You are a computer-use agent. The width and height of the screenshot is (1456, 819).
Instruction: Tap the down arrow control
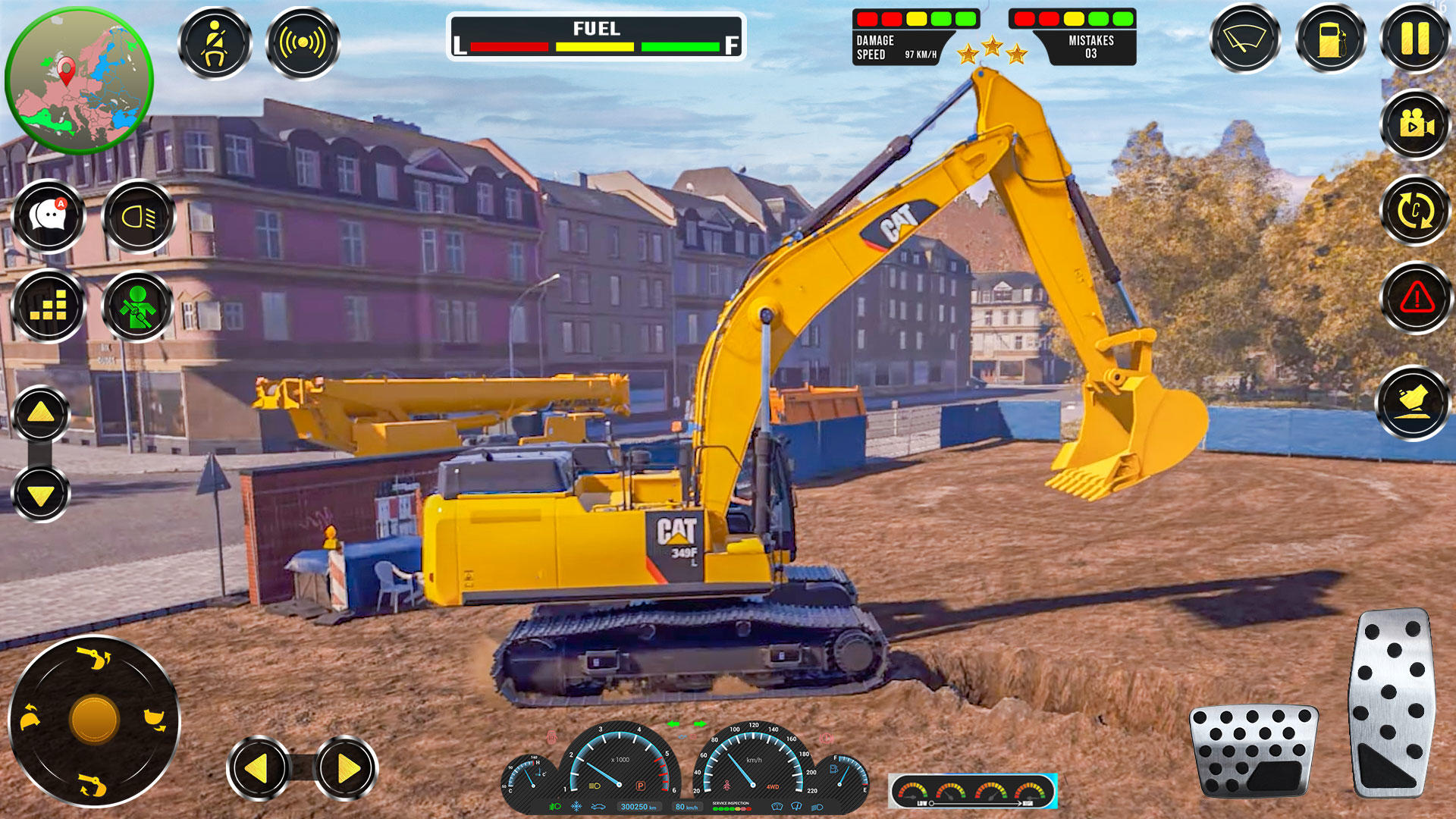coord(41,495)
